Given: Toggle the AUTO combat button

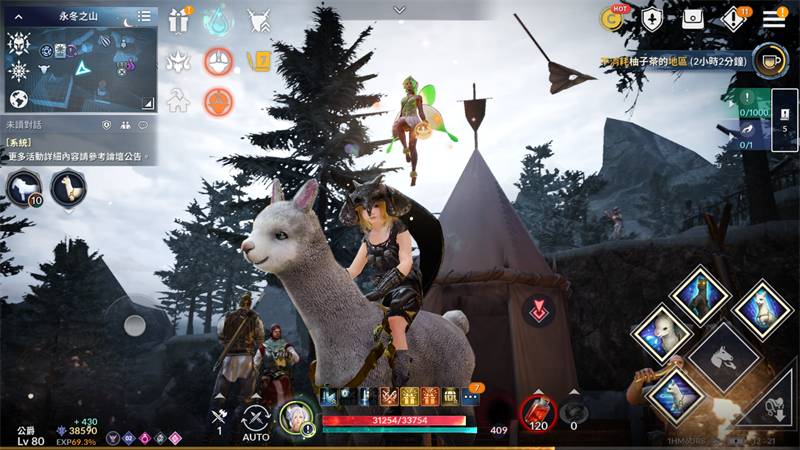Looking at the screenshot, I should pos(257,422).
